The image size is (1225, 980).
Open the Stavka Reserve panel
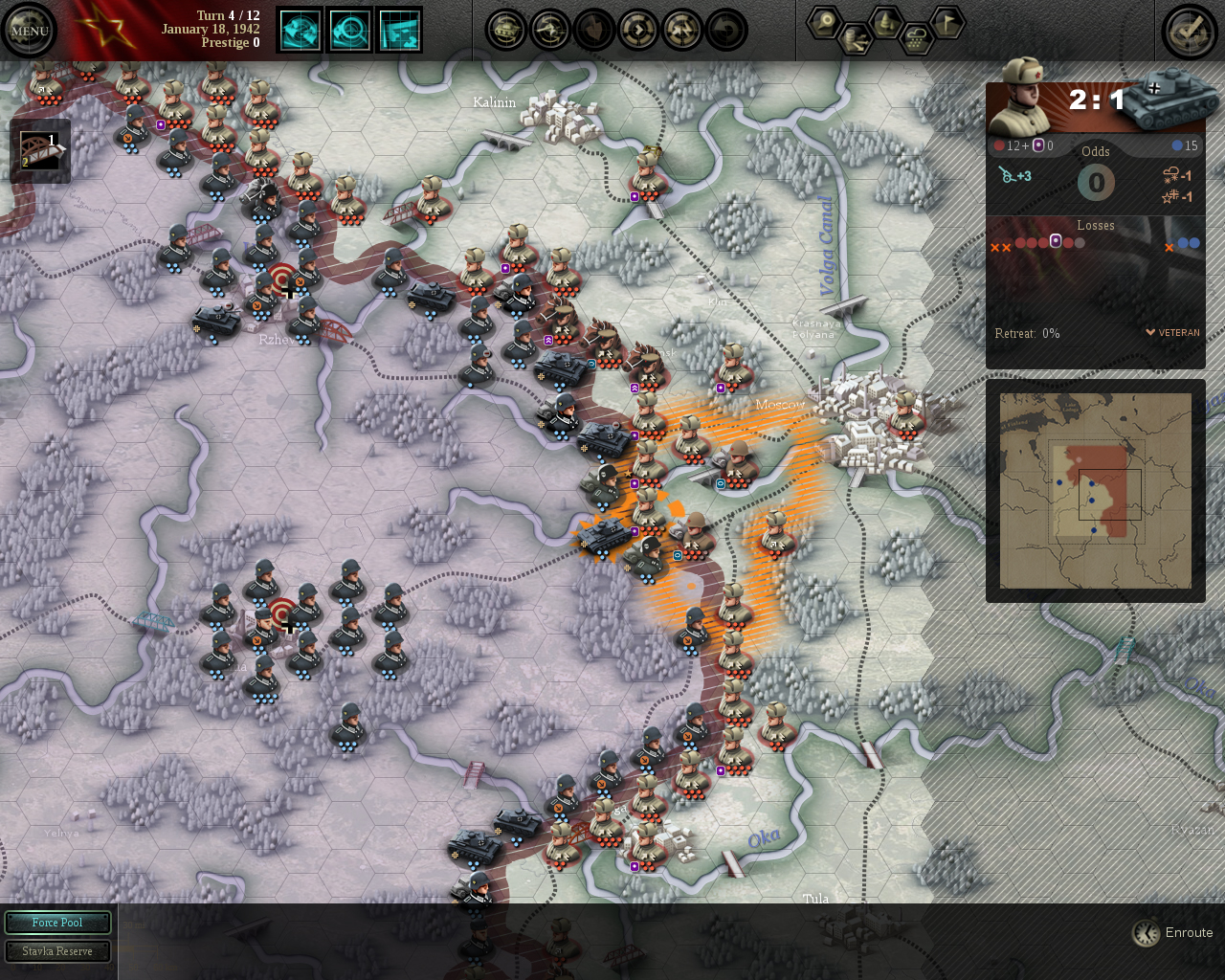57,950
